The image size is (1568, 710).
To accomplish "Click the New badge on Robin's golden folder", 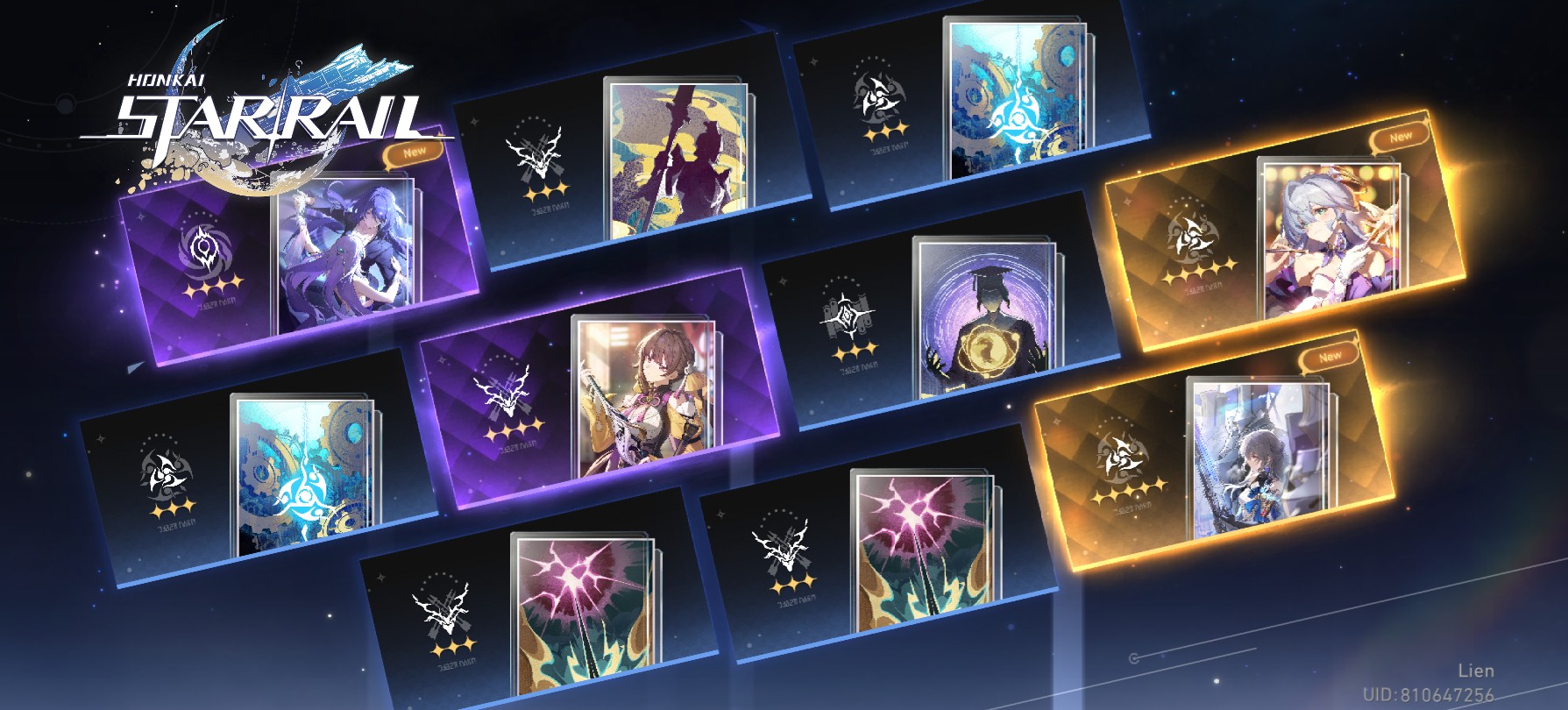I will point(1400,136).
